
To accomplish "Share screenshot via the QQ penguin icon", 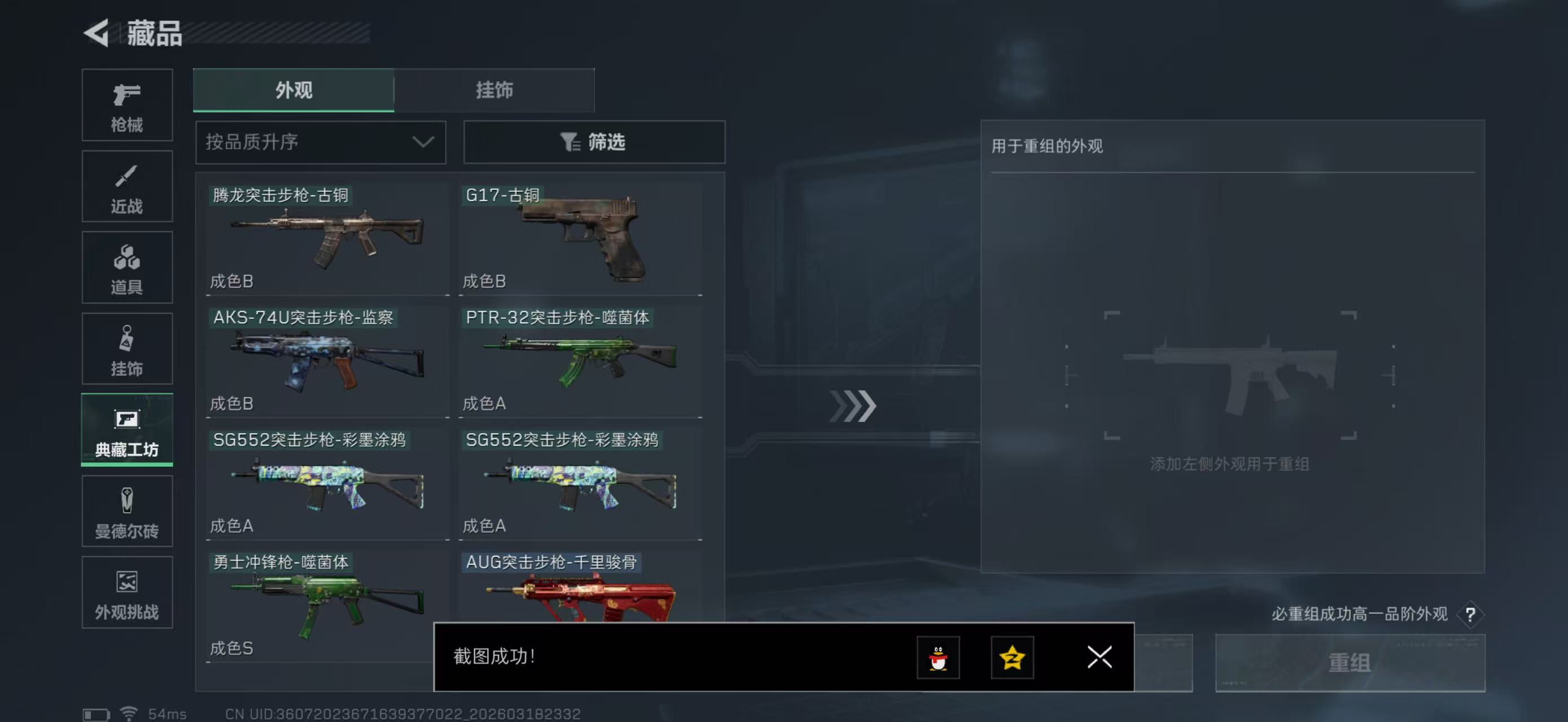I will tap(938, 658).
